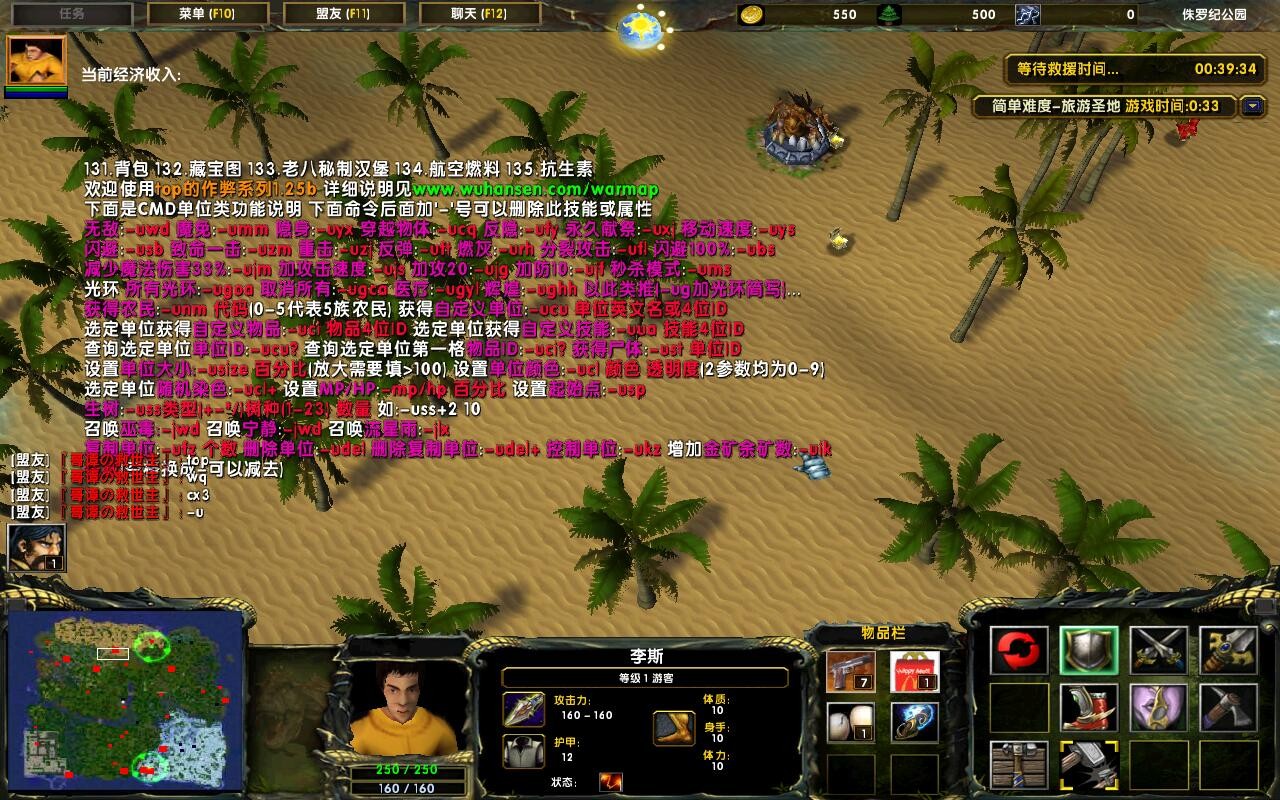Viewport: 1280px width, 800px height.
Task: Open the Happy Meal item in 物品栏
Action: 912,670
